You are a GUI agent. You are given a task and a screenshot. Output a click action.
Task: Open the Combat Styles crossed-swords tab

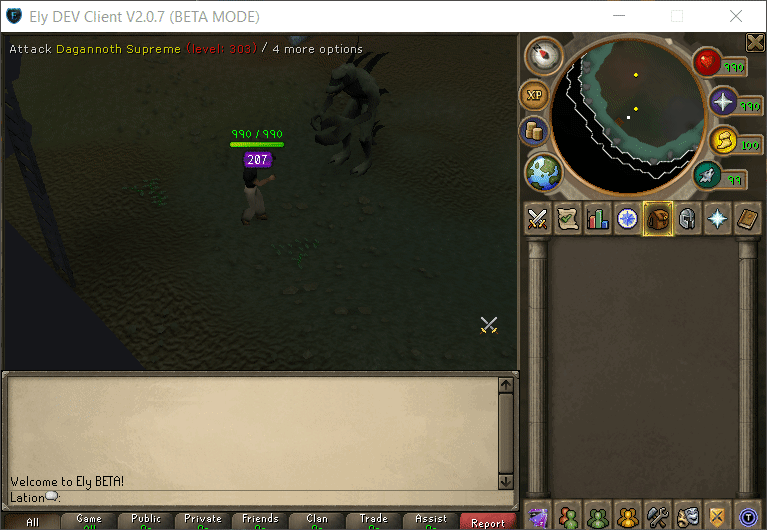pos(538,218)
